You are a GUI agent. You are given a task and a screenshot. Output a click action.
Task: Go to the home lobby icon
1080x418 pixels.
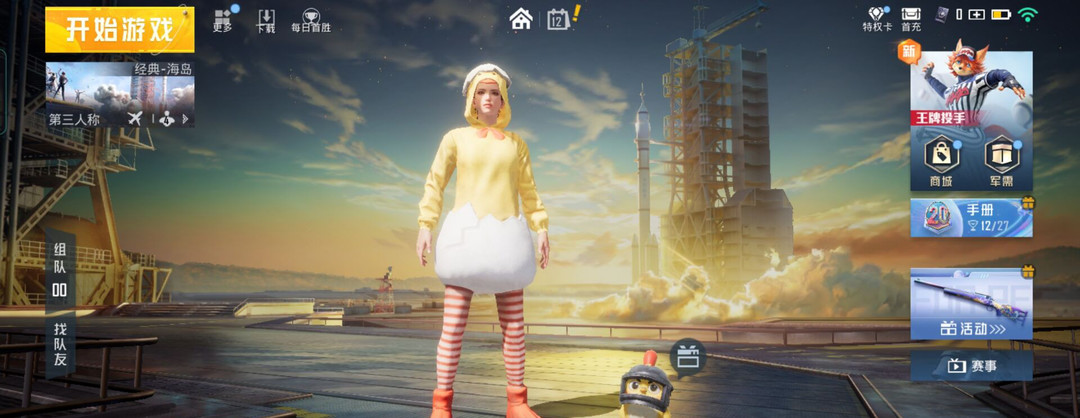tap(520, 19)
